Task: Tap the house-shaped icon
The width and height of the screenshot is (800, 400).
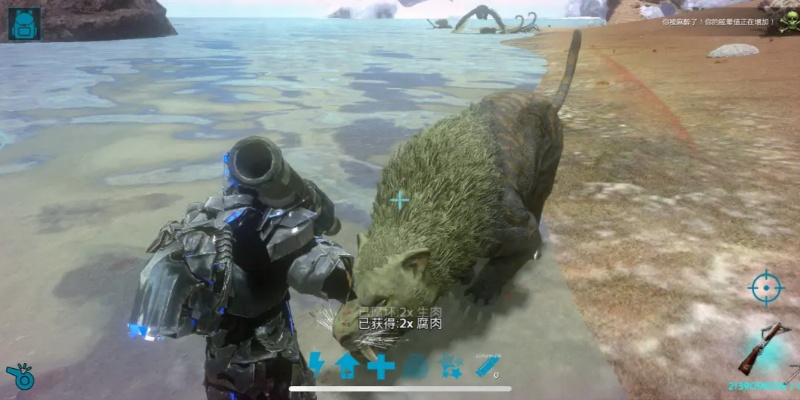Action: pyautogui.click(x=347, y=366)
